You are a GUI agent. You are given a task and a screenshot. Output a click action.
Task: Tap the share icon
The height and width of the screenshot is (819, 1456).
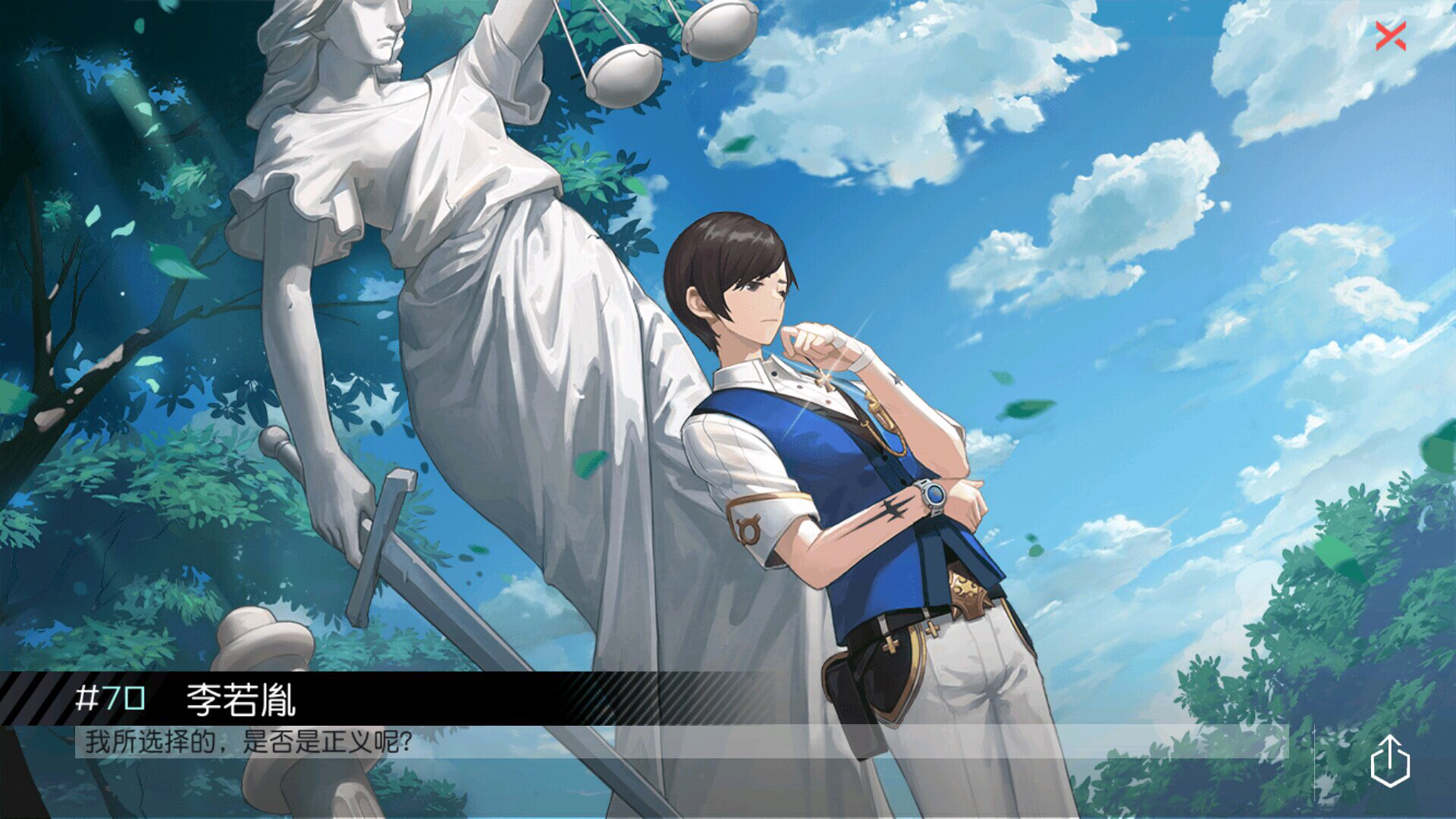pyautogui.click(x=1390, y=761)
